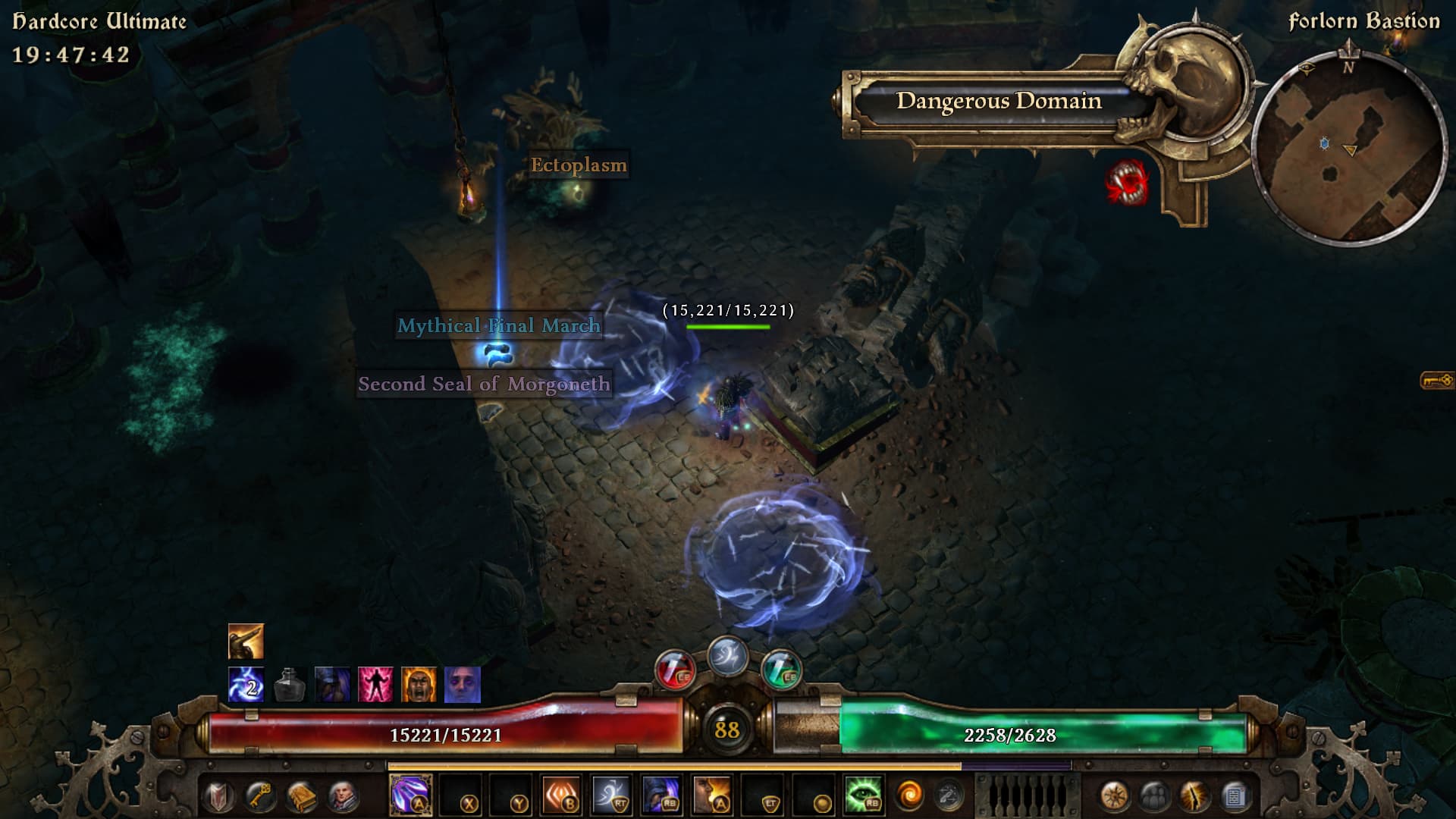The image size is (1456, 819).
Task: Click the compass star map button
Action: pos(1113,796)
